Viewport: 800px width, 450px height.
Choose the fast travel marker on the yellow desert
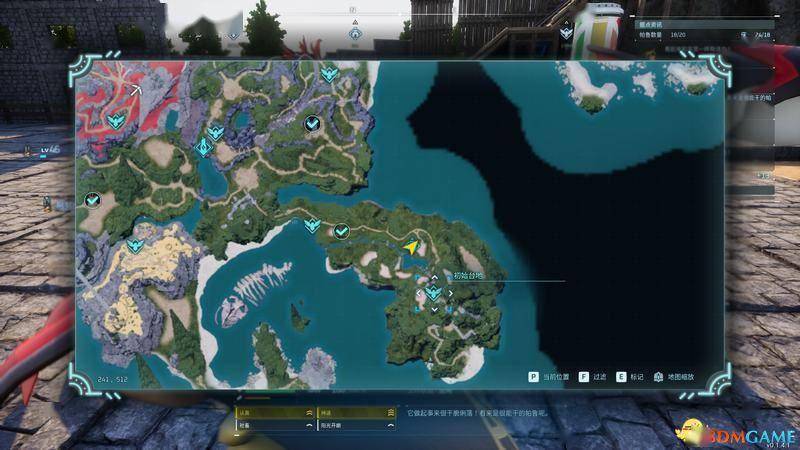click(137, 245)
